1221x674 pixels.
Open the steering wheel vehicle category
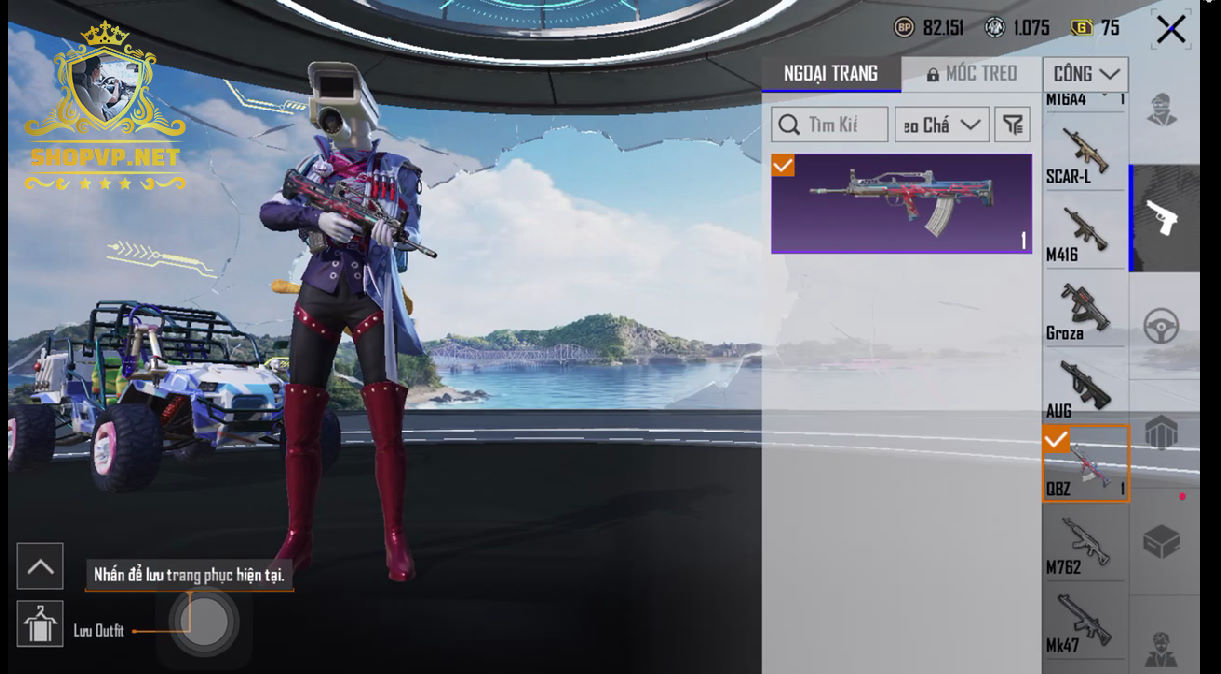coord(1162,326)
